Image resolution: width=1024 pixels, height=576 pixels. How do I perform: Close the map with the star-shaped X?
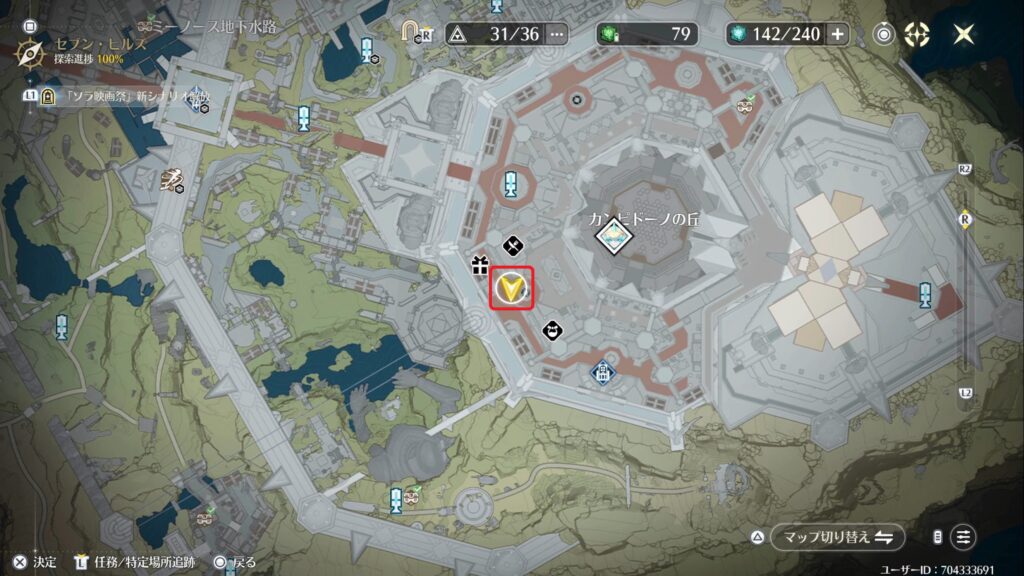(964, 34)
